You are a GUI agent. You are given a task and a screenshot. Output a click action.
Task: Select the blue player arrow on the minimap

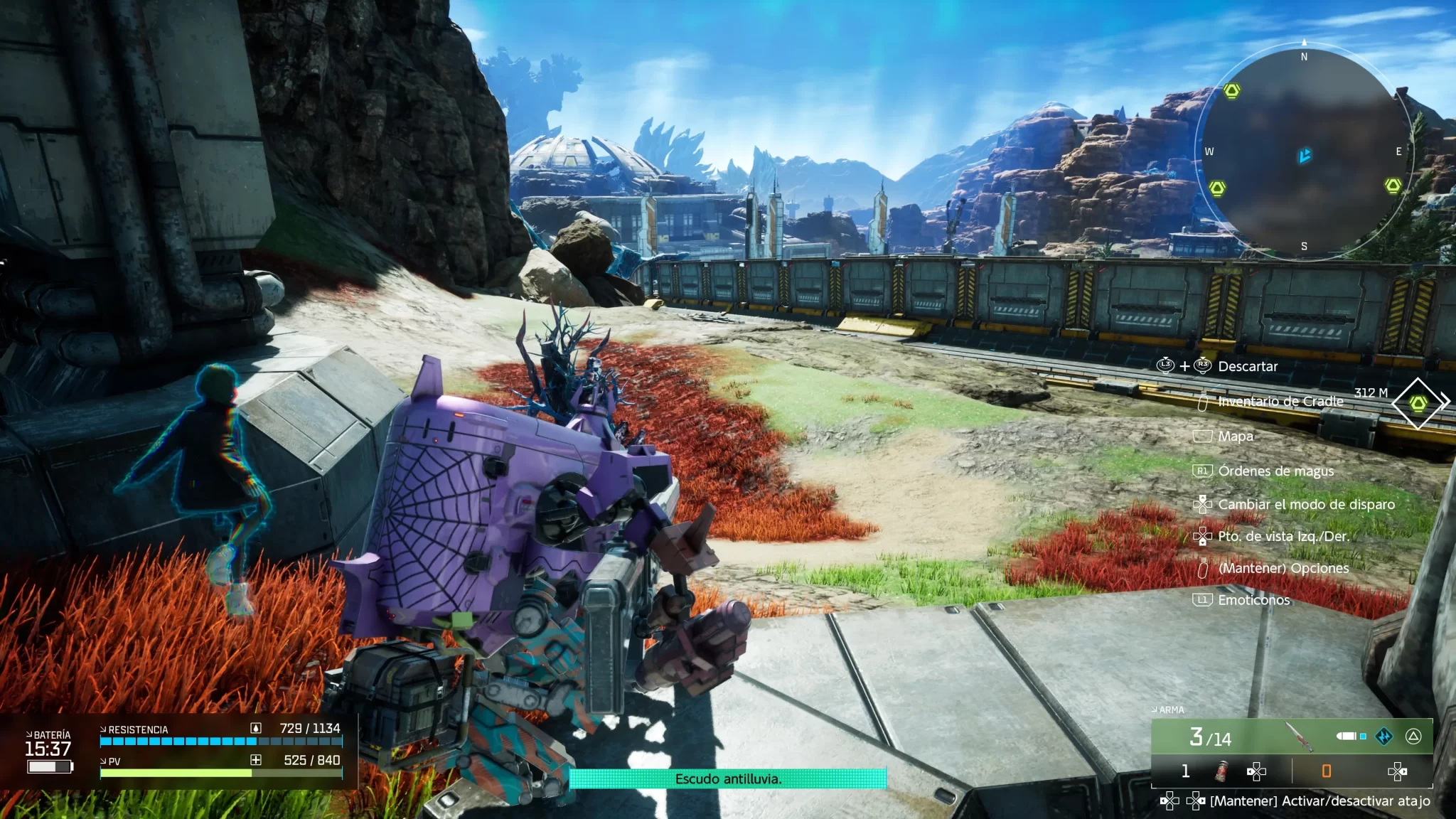tap(1305, 155)
